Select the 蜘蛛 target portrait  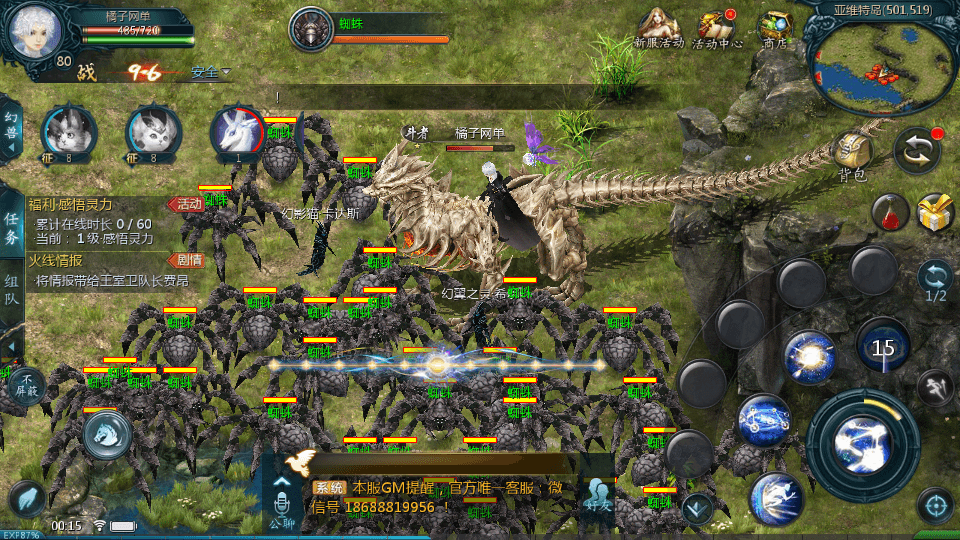311,29
